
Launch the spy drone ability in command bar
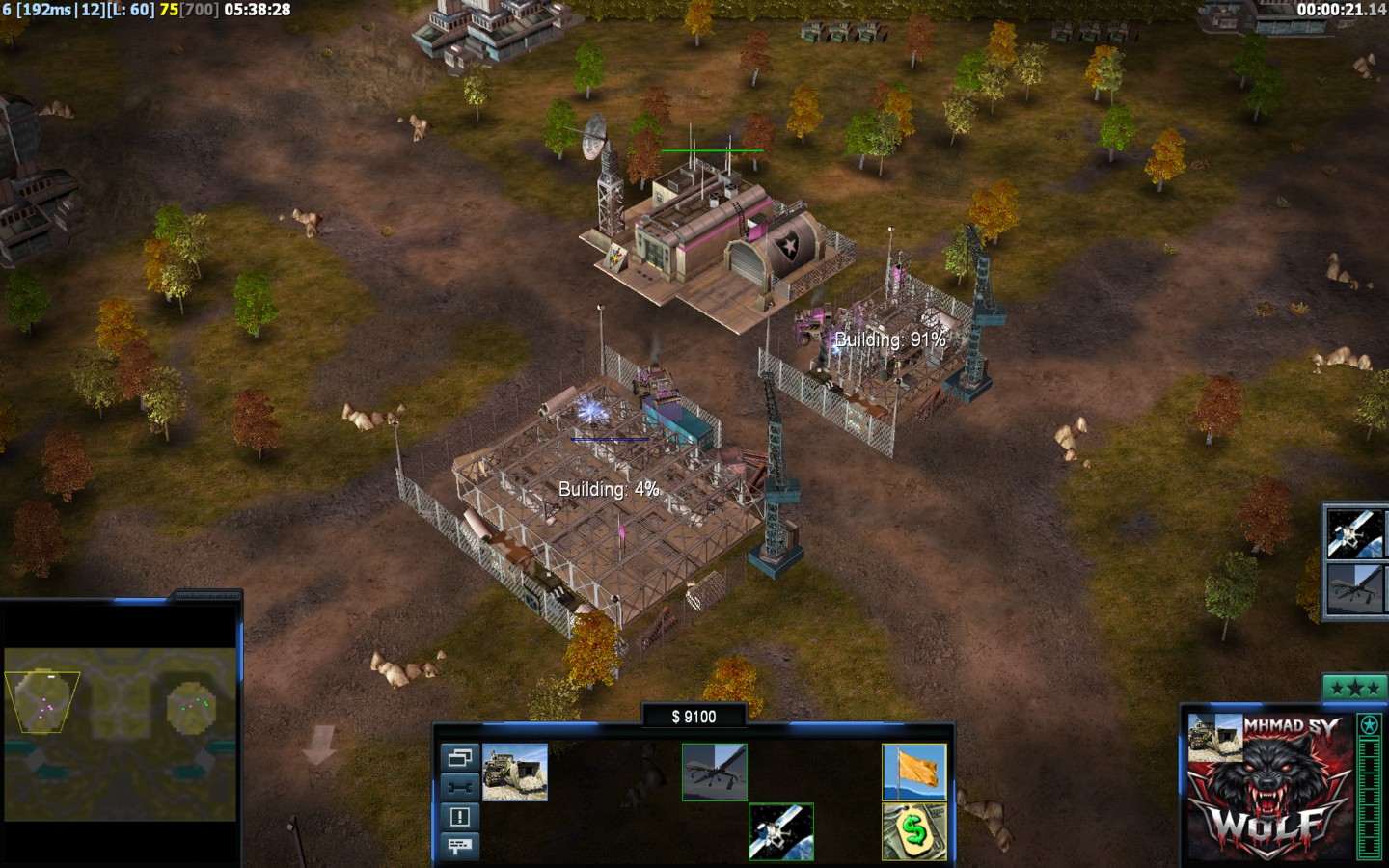(714, 772)
